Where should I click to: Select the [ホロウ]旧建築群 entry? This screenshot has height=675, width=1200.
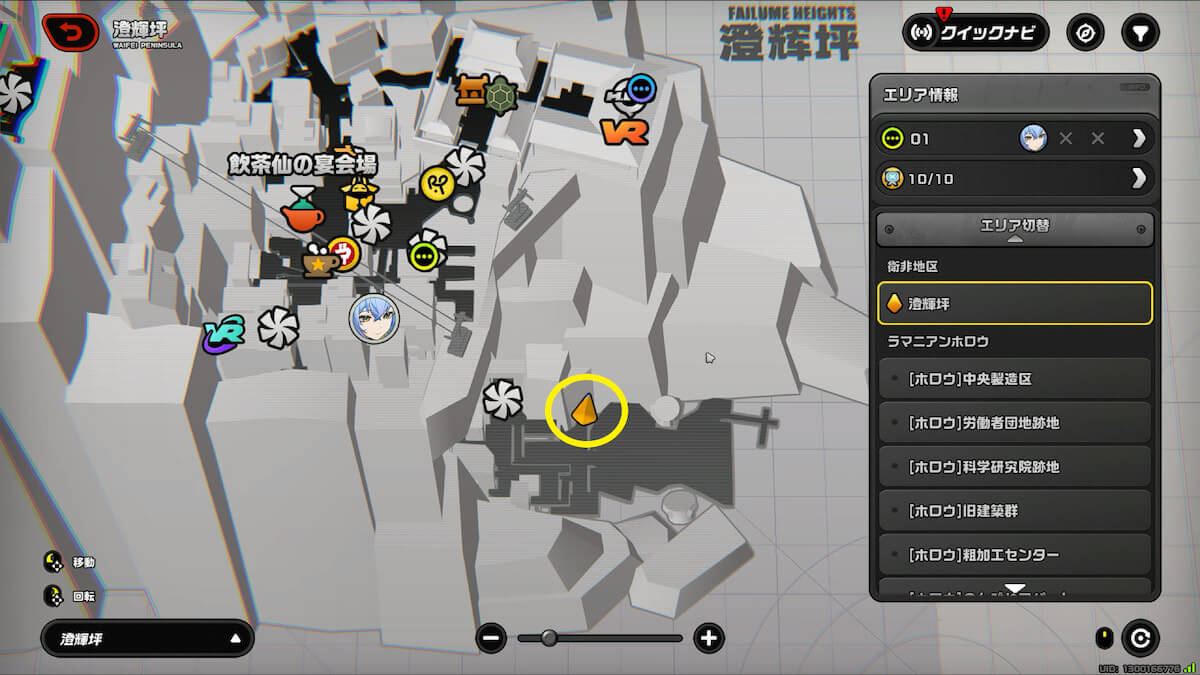point(1014,511)
